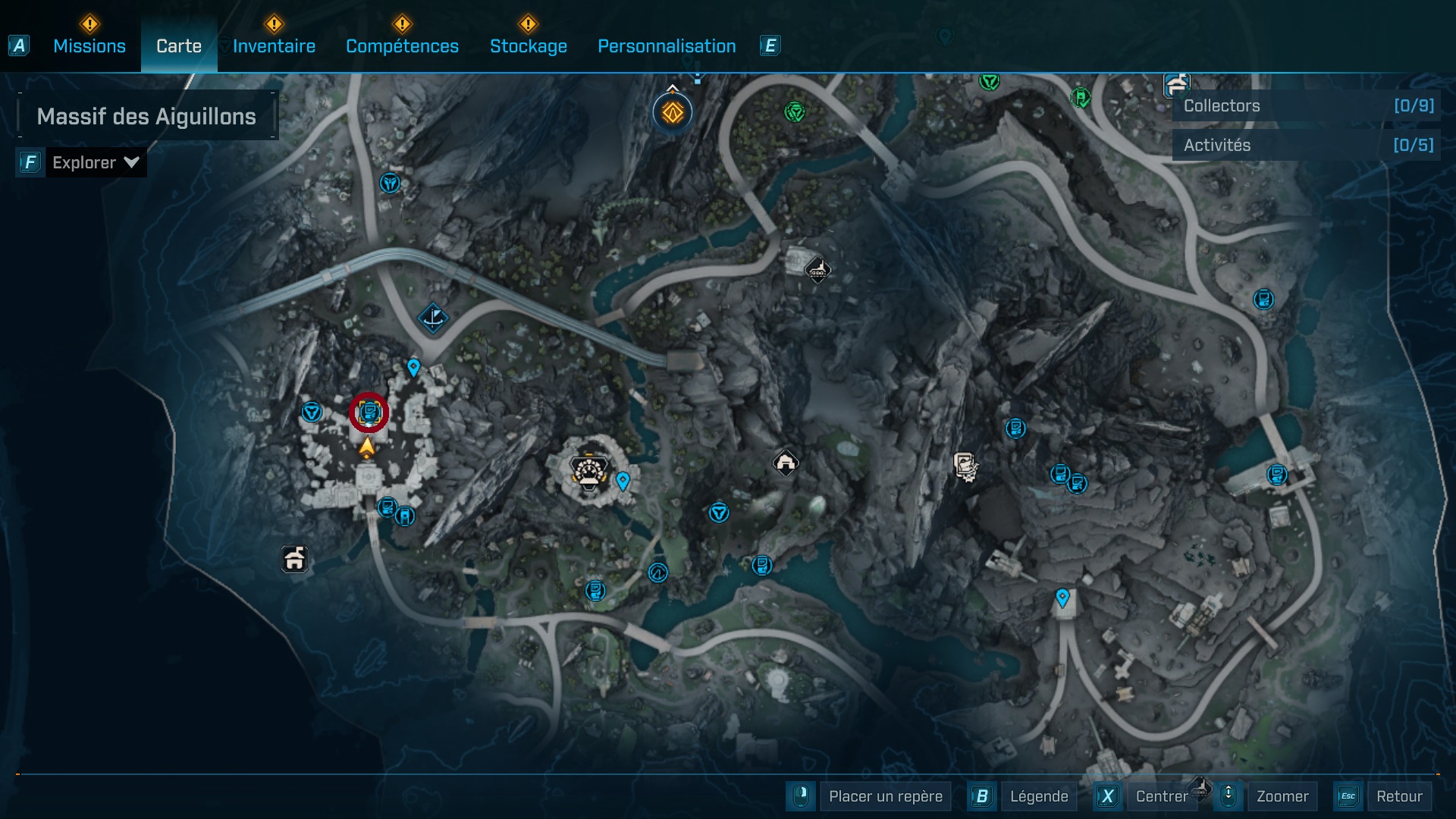Select the anchor landmark icon near the rail line

432,319
